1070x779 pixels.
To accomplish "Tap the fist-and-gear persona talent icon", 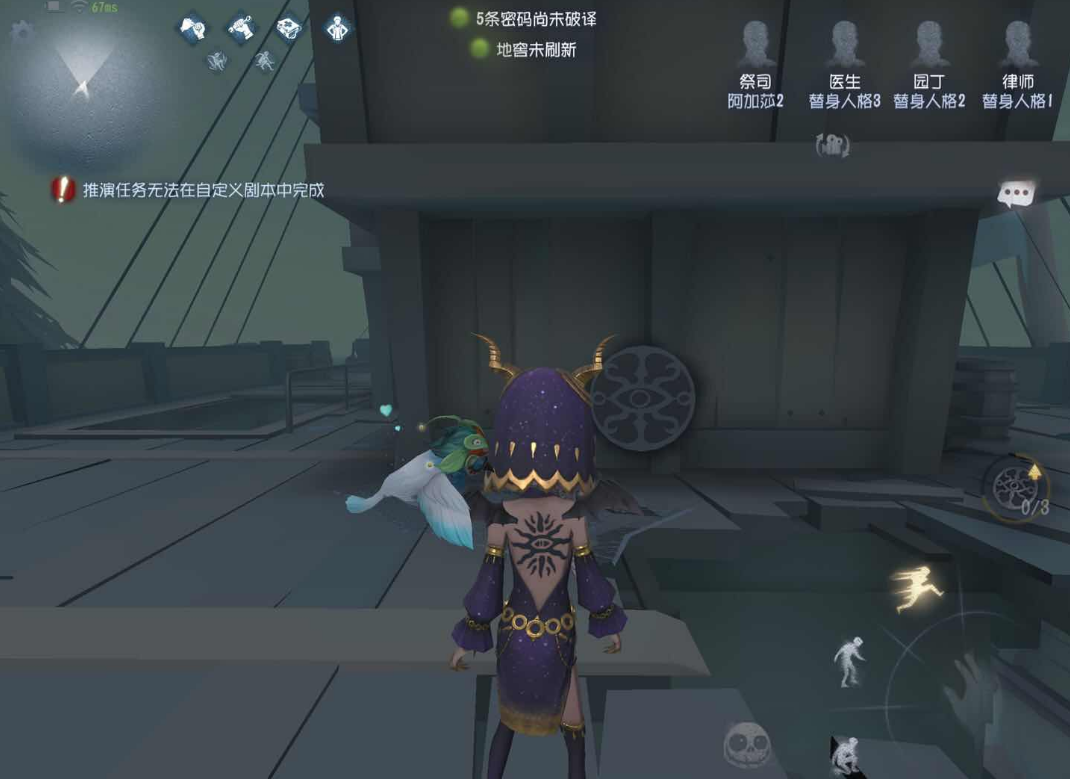I will (192, 28).
